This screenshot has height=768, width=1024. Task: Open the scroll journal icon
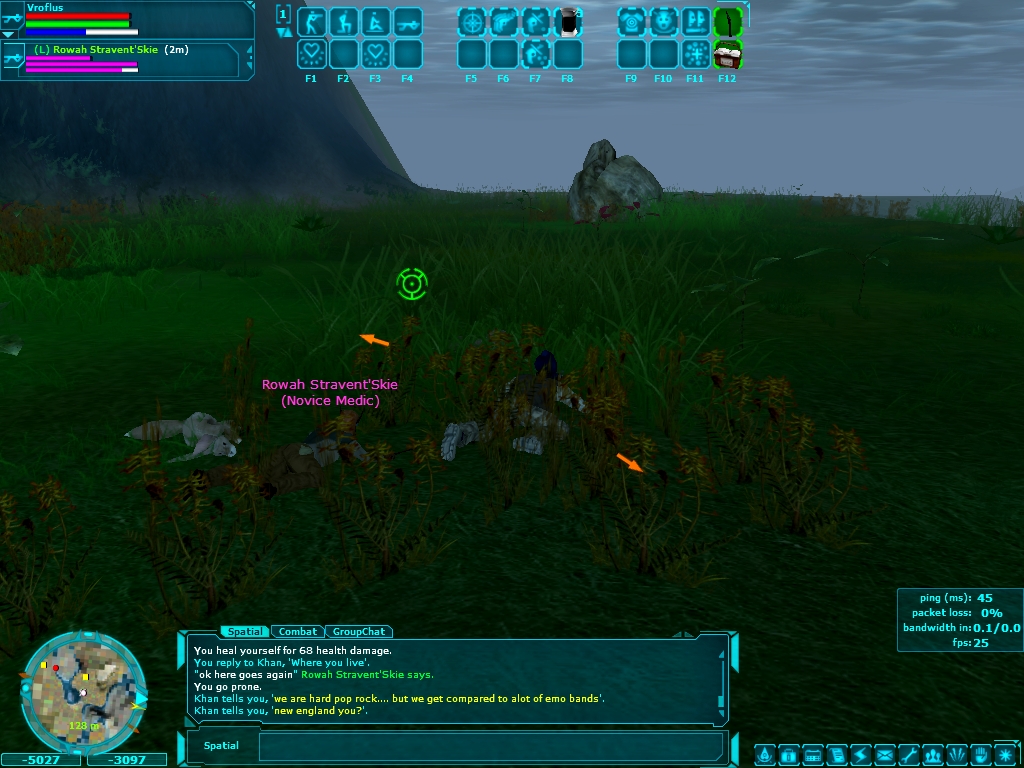836,754
